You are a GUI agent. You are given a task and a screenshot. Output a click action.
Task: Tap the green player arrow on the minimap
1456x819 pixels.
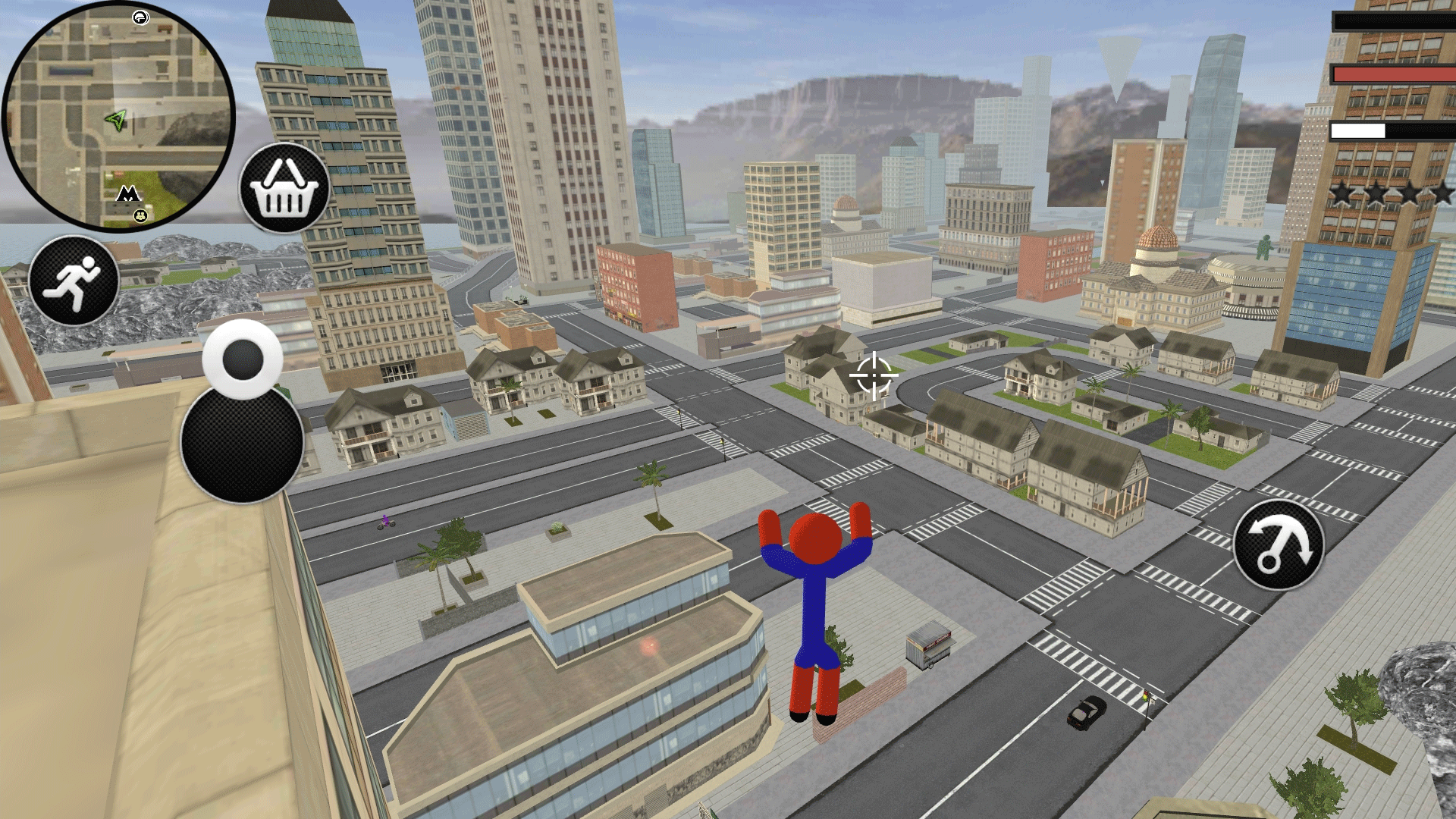[x=117, y=119]
